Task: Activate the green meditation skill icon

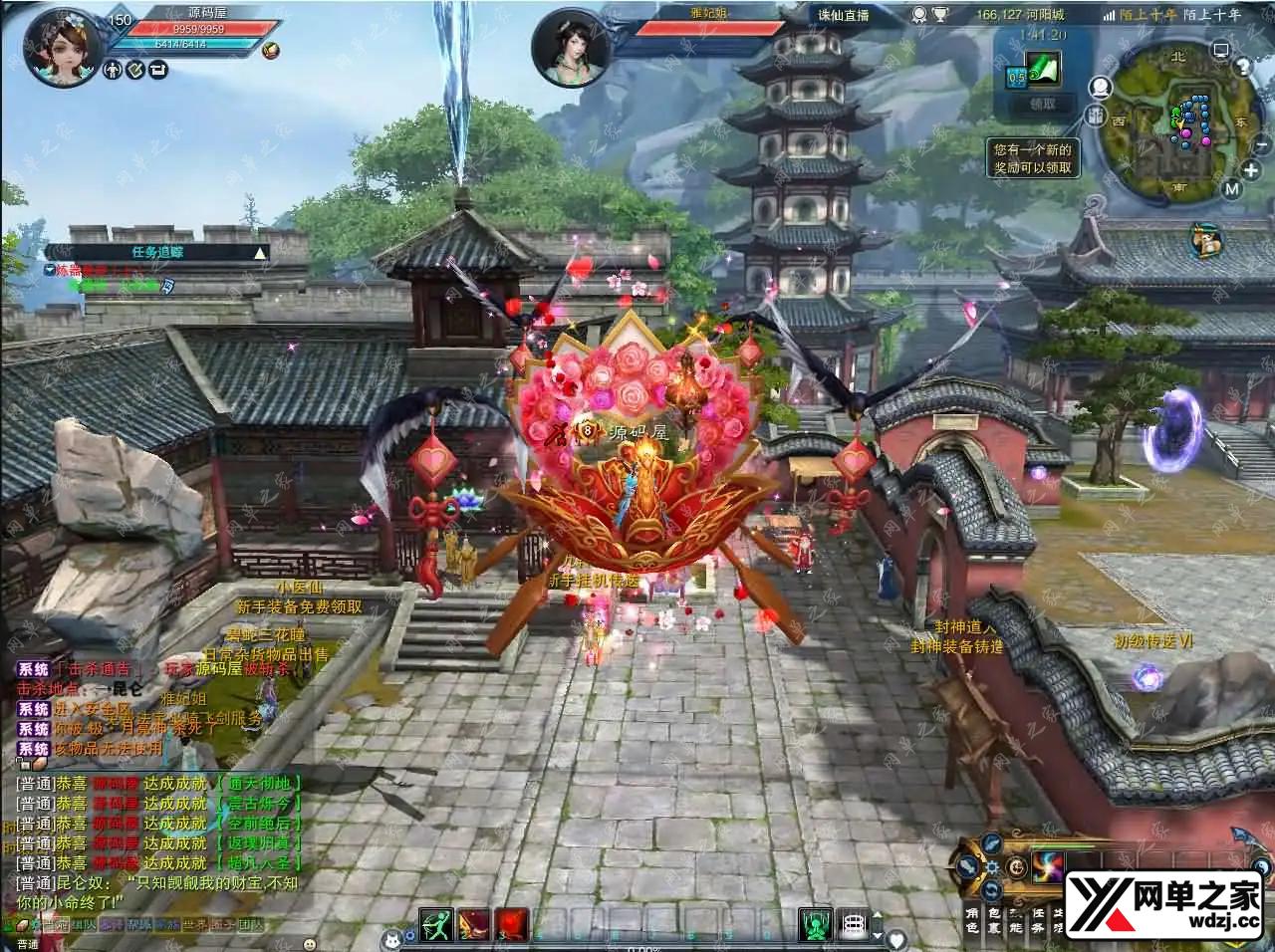Action: [x=816, y=924]
